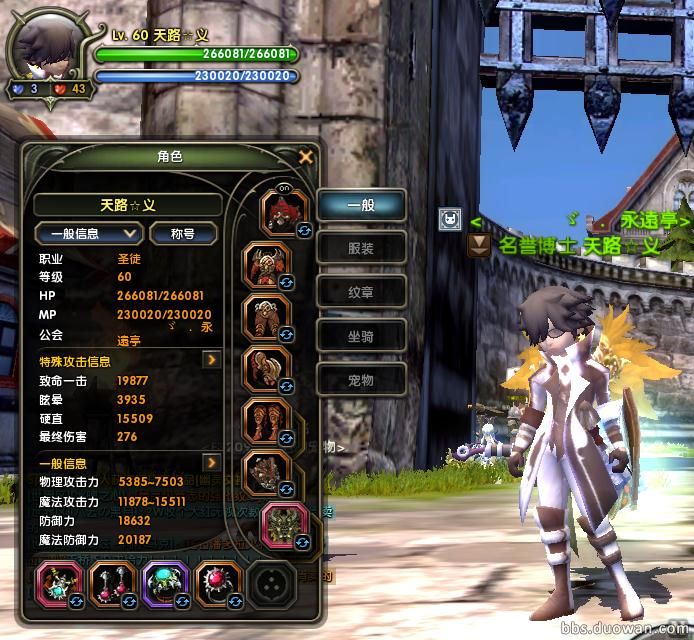
Task: Open the 一般信息 dropdown
Action: click(x=89, y=233)
